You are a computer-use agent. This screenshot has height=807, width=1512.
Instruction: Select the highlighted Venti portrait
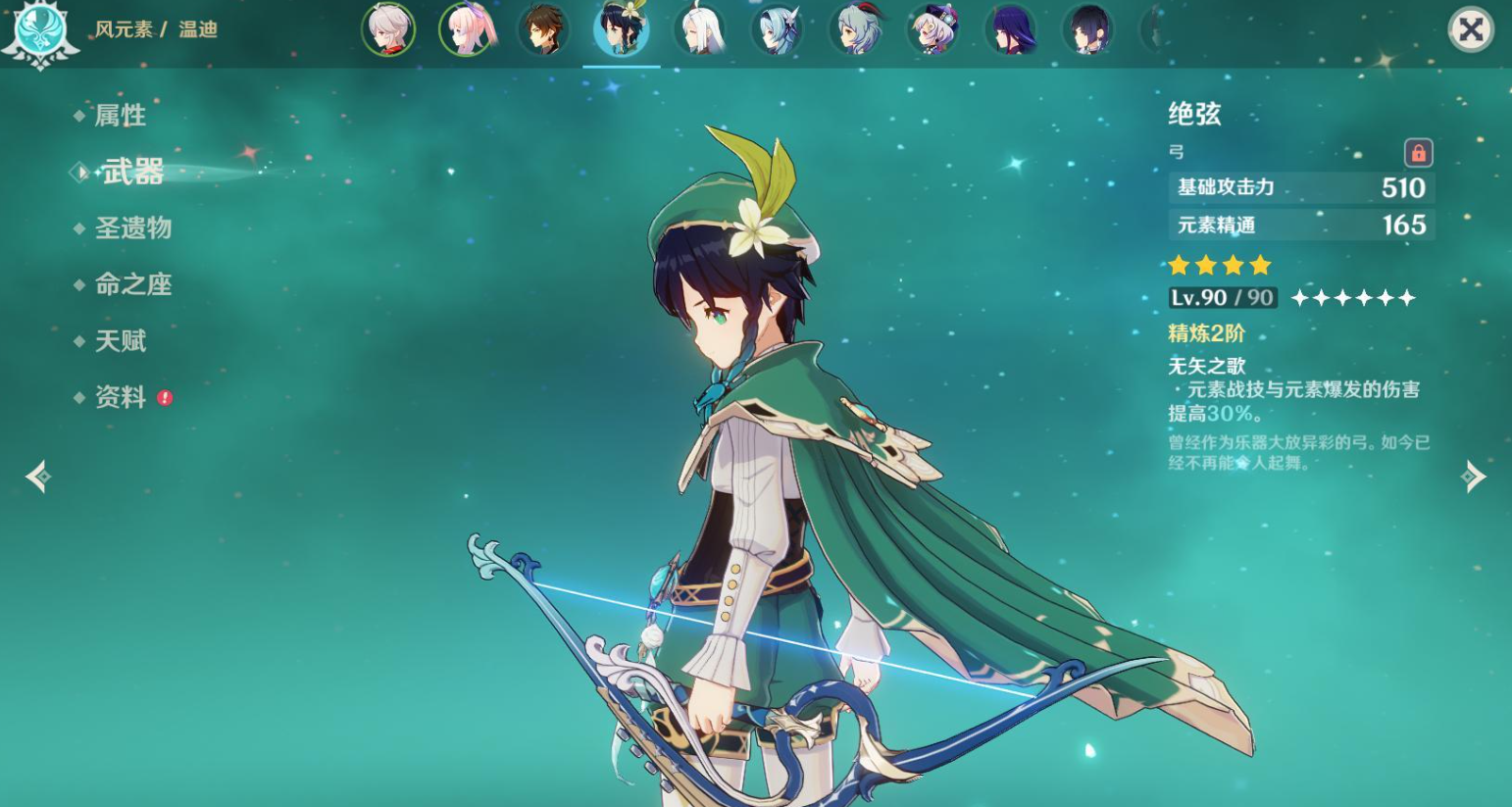622,29
